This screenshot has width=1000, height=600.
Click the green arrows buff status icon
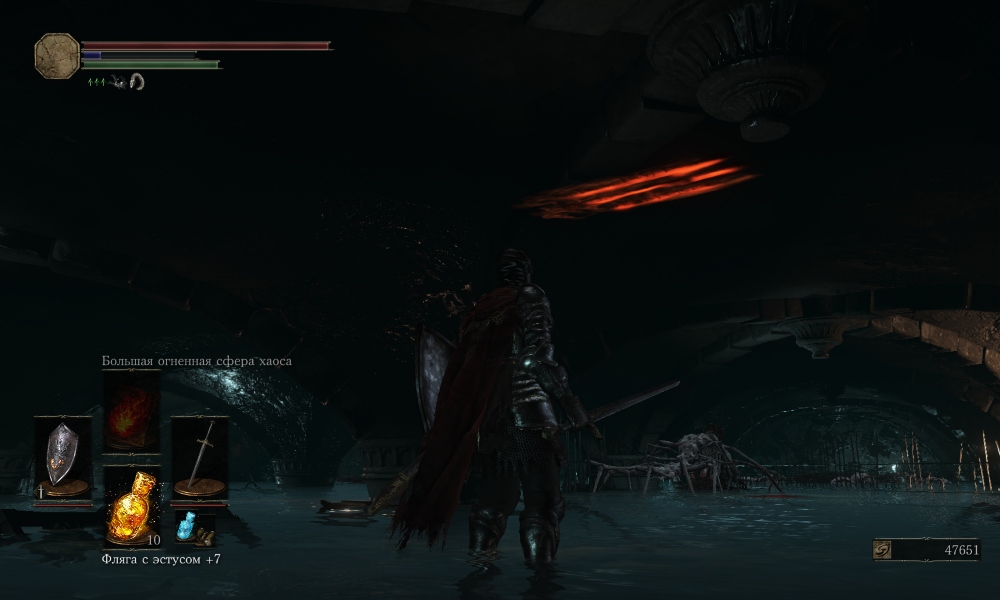coord(97,83)
